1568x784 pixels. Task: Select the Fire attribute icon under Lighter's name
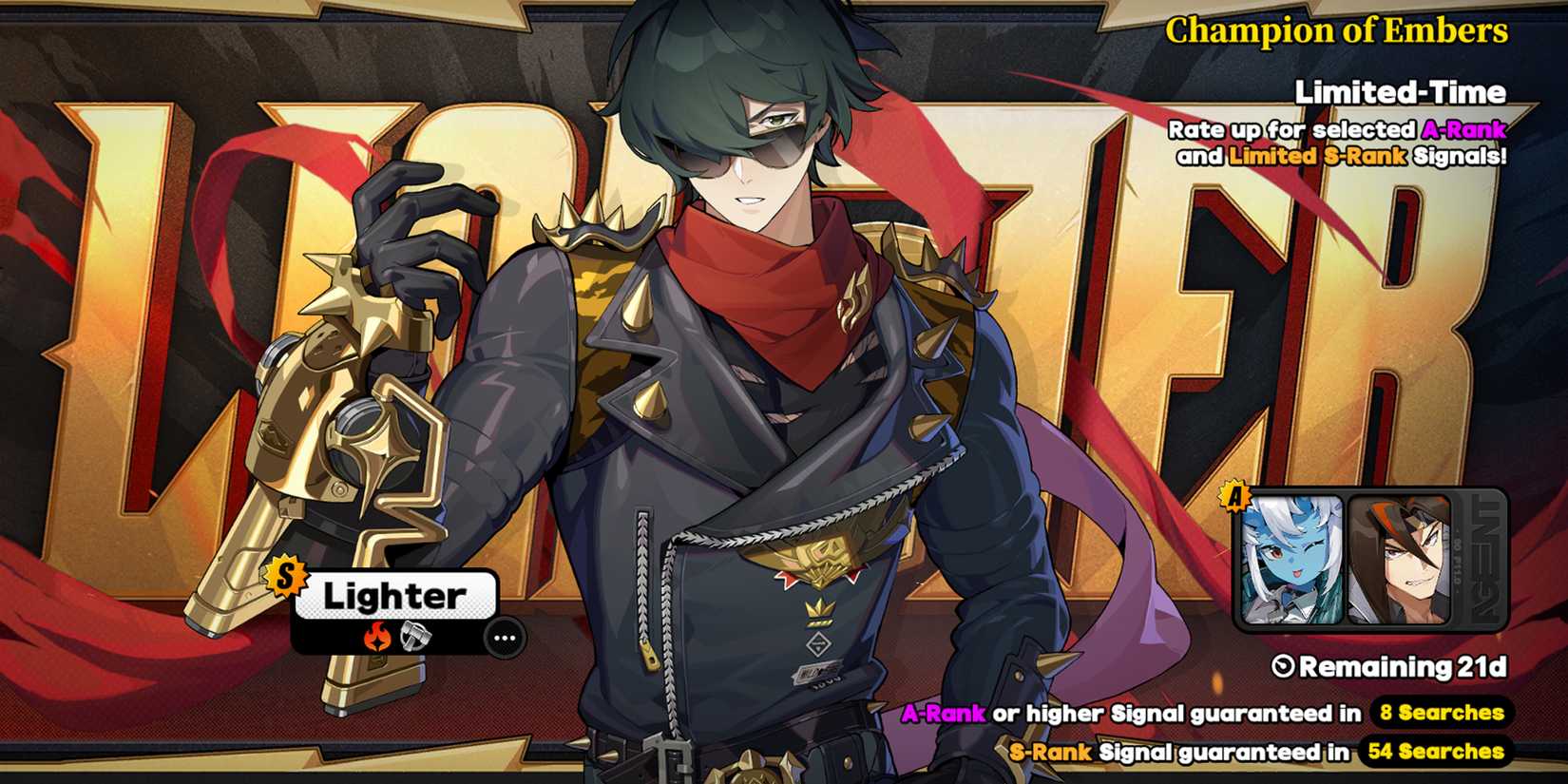(379, 638)
